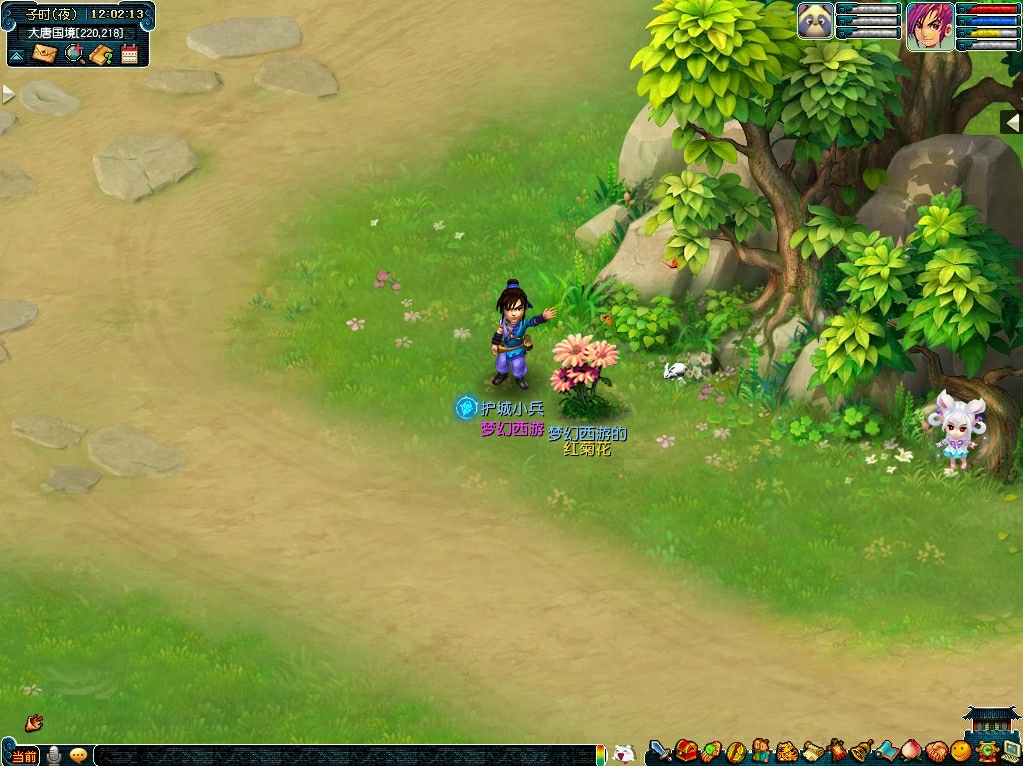Toggle the microphone voice button

point(53,755)
